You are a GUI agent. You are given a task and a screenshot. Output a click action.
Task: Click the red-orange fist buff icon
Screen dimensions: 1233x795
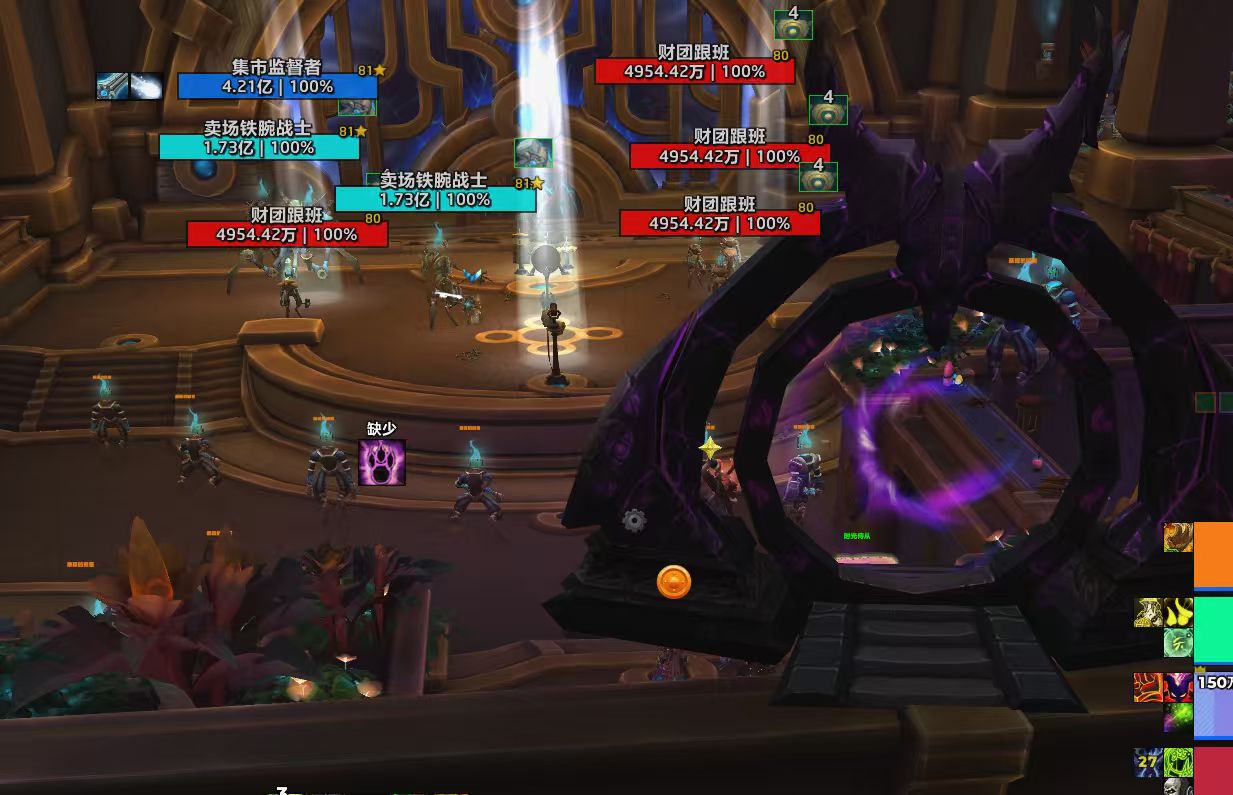click(1148, 687)
